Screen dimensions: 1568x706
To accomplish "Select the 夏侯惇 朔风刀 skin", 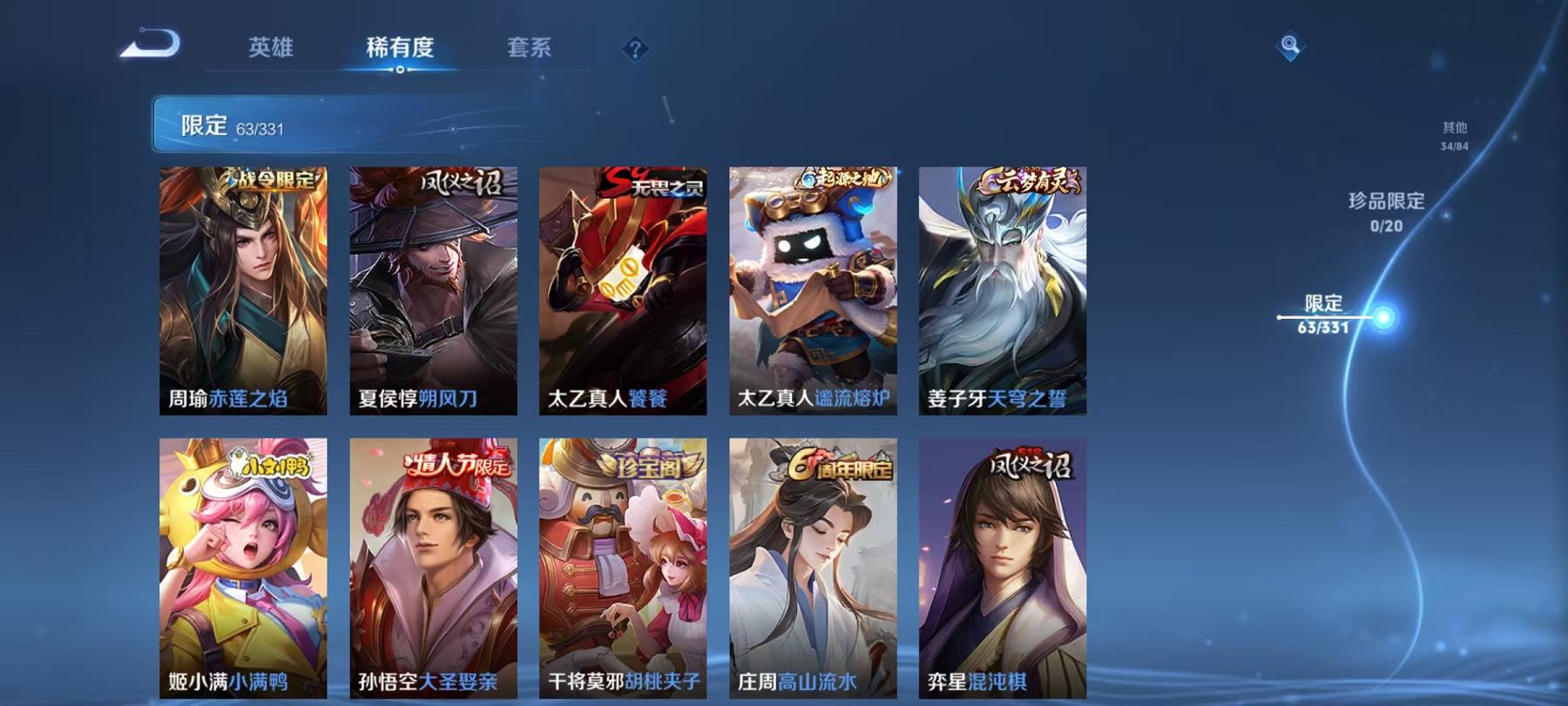I will 432,288.
